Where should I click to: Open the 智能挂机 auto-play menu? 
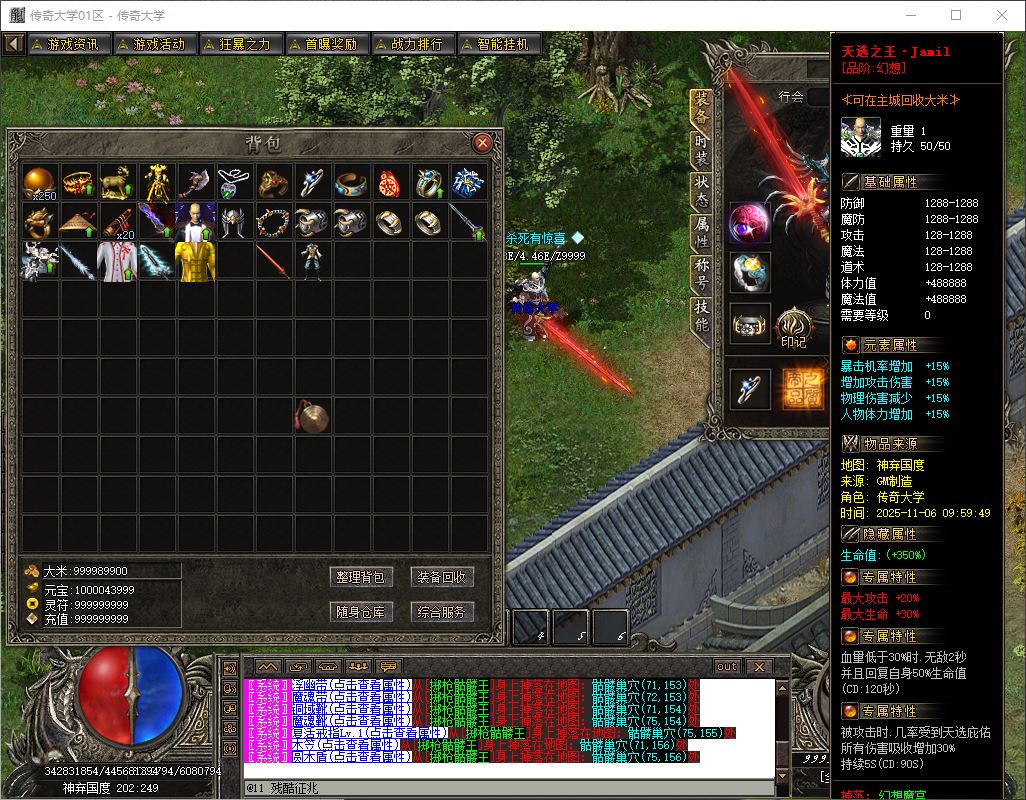pyautogui.click(x=497, y=44)
